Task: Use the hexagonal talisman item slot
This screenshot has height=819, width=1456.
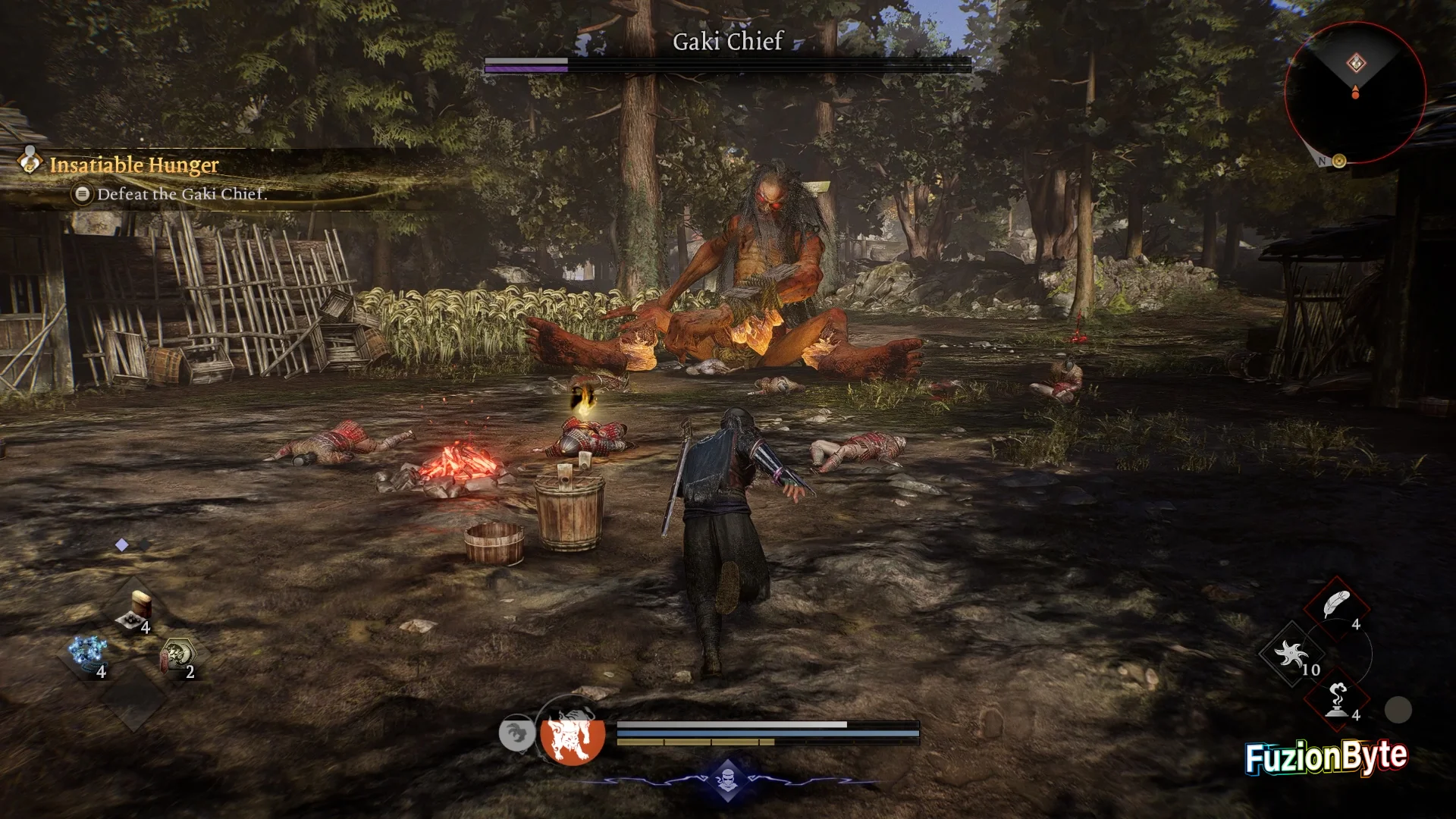Action: 177,655
